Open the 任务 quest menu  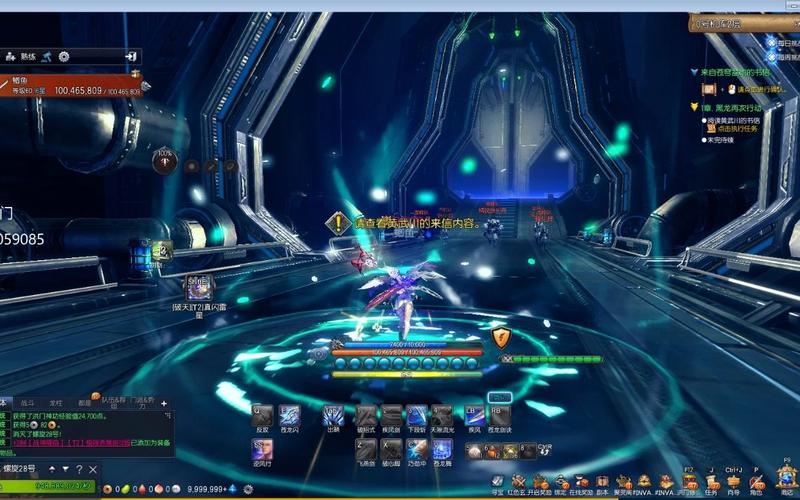(711, 482)
